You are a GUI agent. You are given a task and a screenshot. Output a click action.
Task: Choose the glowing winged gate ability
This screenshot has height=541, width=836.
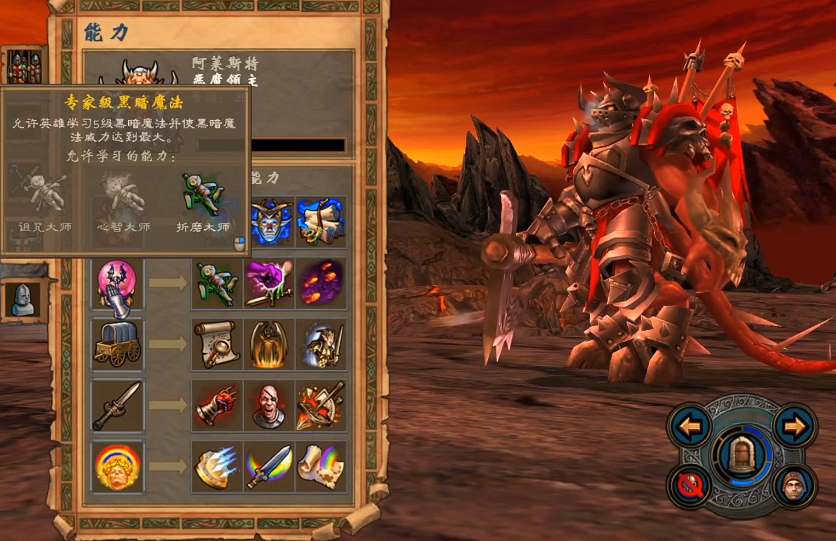269,343
